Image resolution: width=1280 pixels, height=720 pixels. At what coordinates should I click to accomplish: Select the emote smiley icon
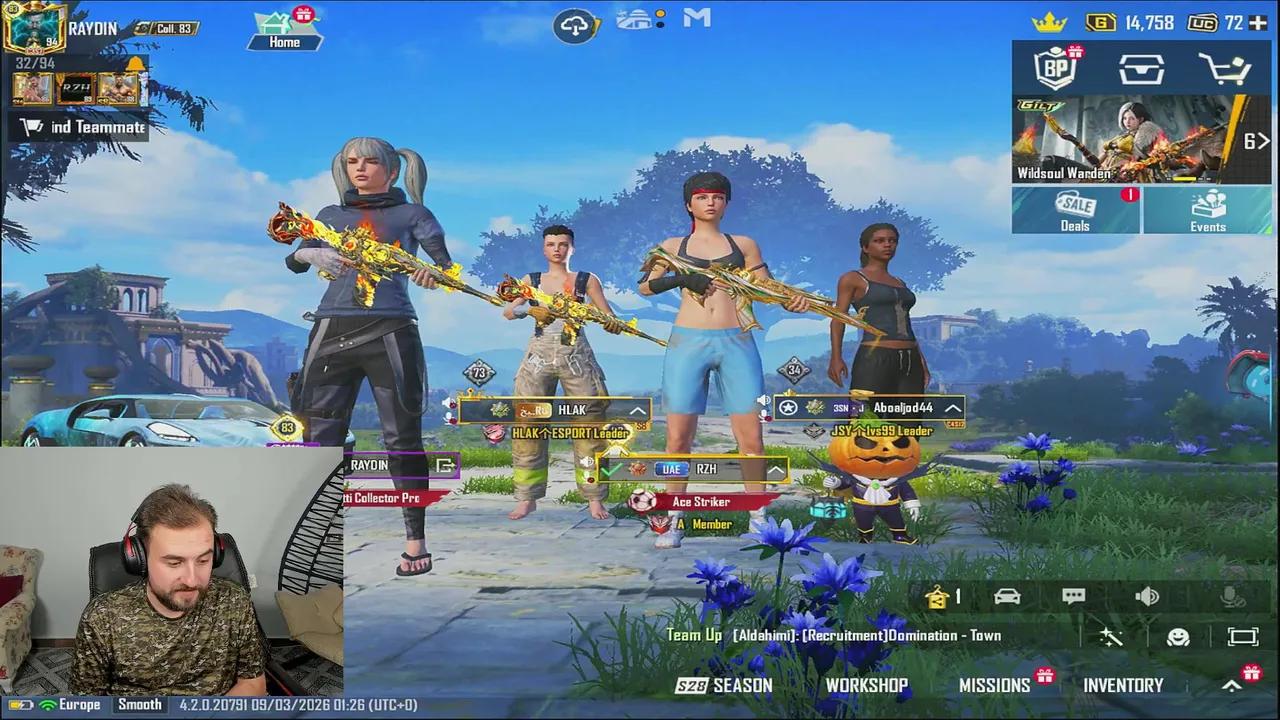[1178, 636]
